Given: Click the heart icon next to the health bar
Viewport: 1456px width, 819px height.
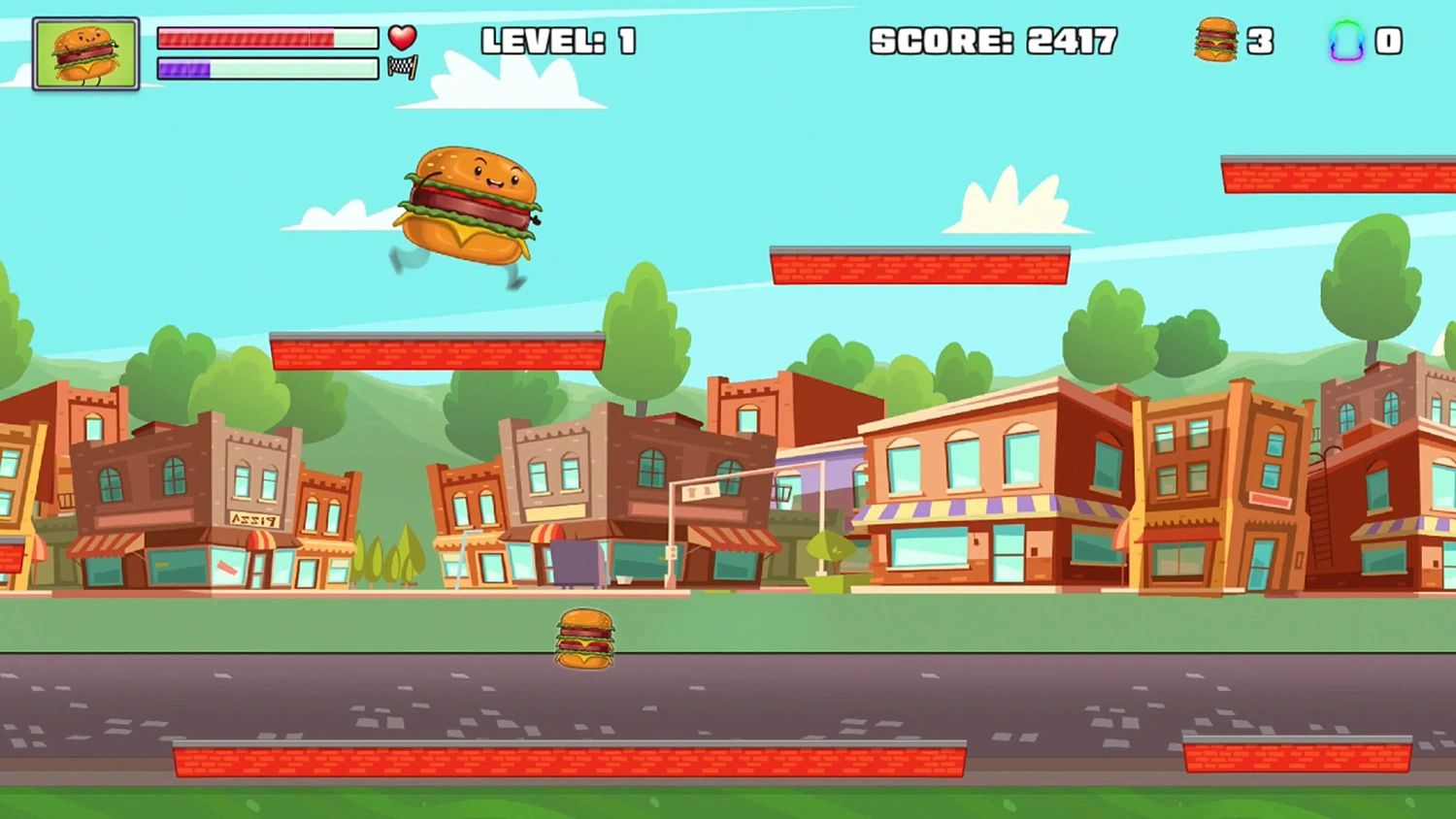Looking at the screenshot, I should click(402, 37).
